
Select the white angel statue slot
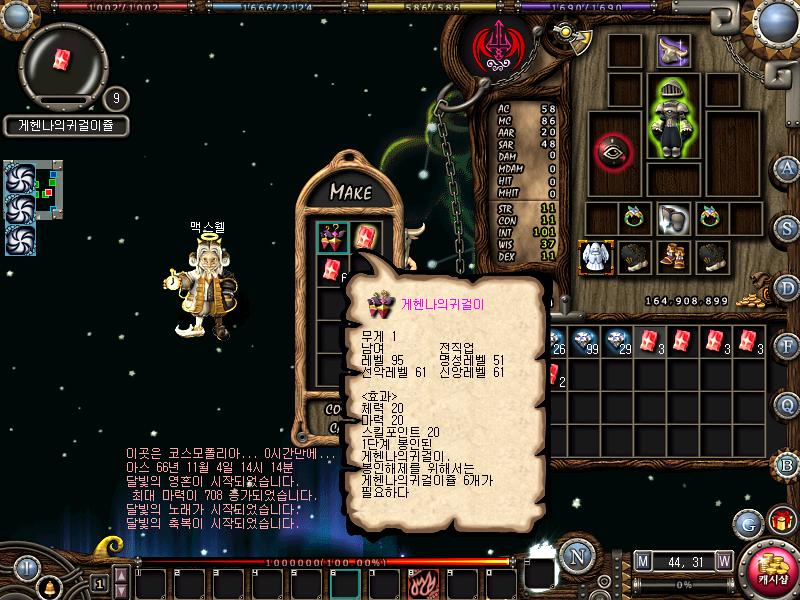click(596, 256)
